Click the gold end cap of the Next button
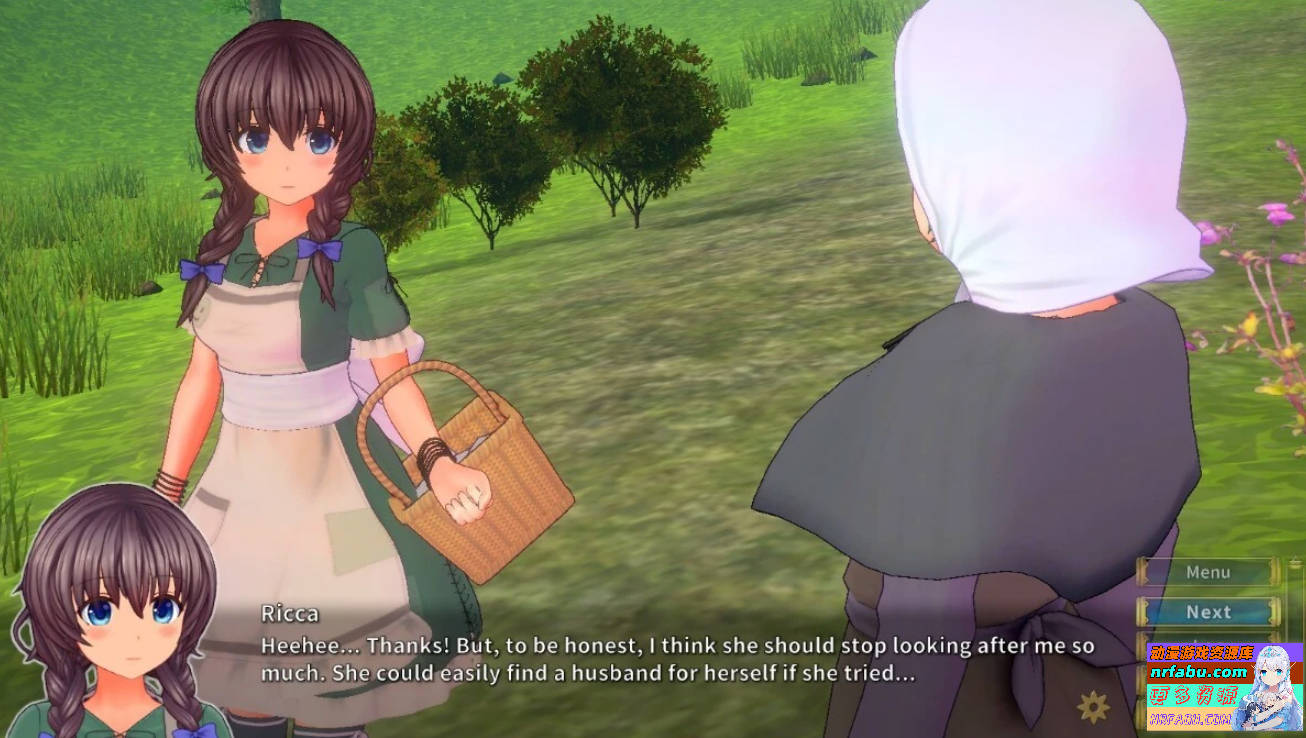 [1270, 612]
